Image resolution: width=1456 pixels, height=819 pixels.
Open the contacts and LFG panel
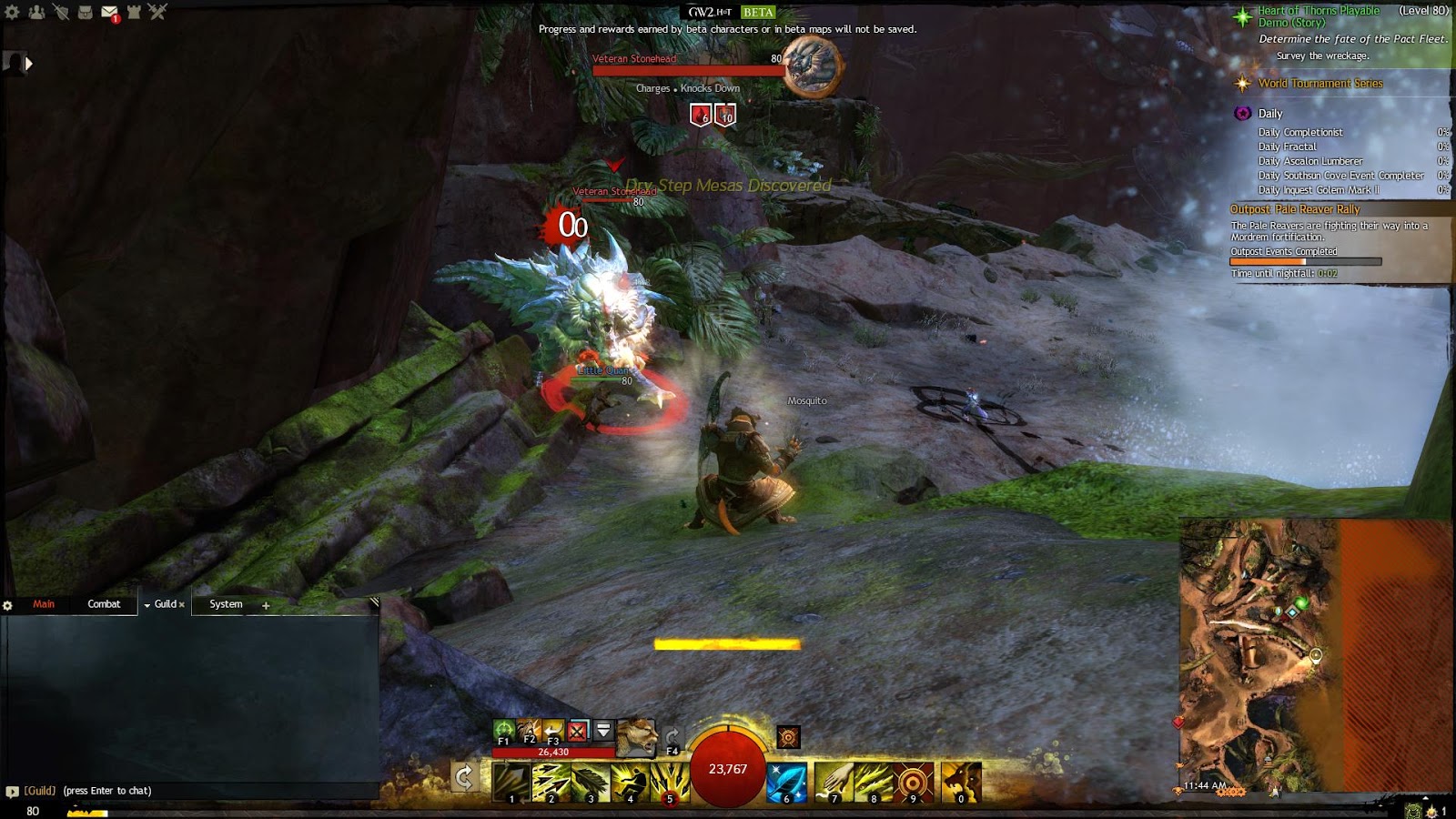pyautogui.click(x=36, y=12)
